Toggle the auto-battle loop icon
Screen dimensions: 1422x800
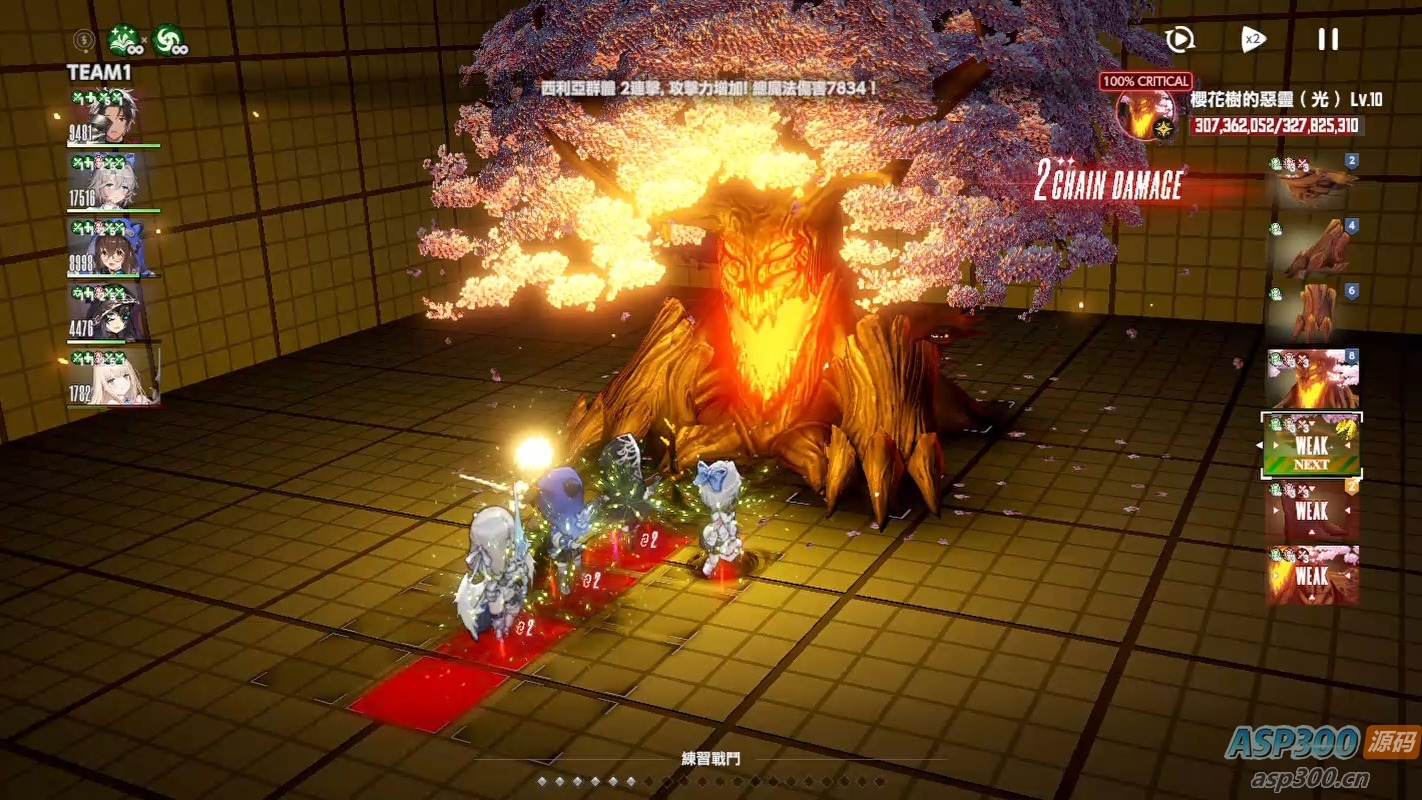pyautogui.click(x=1180, y=40)
